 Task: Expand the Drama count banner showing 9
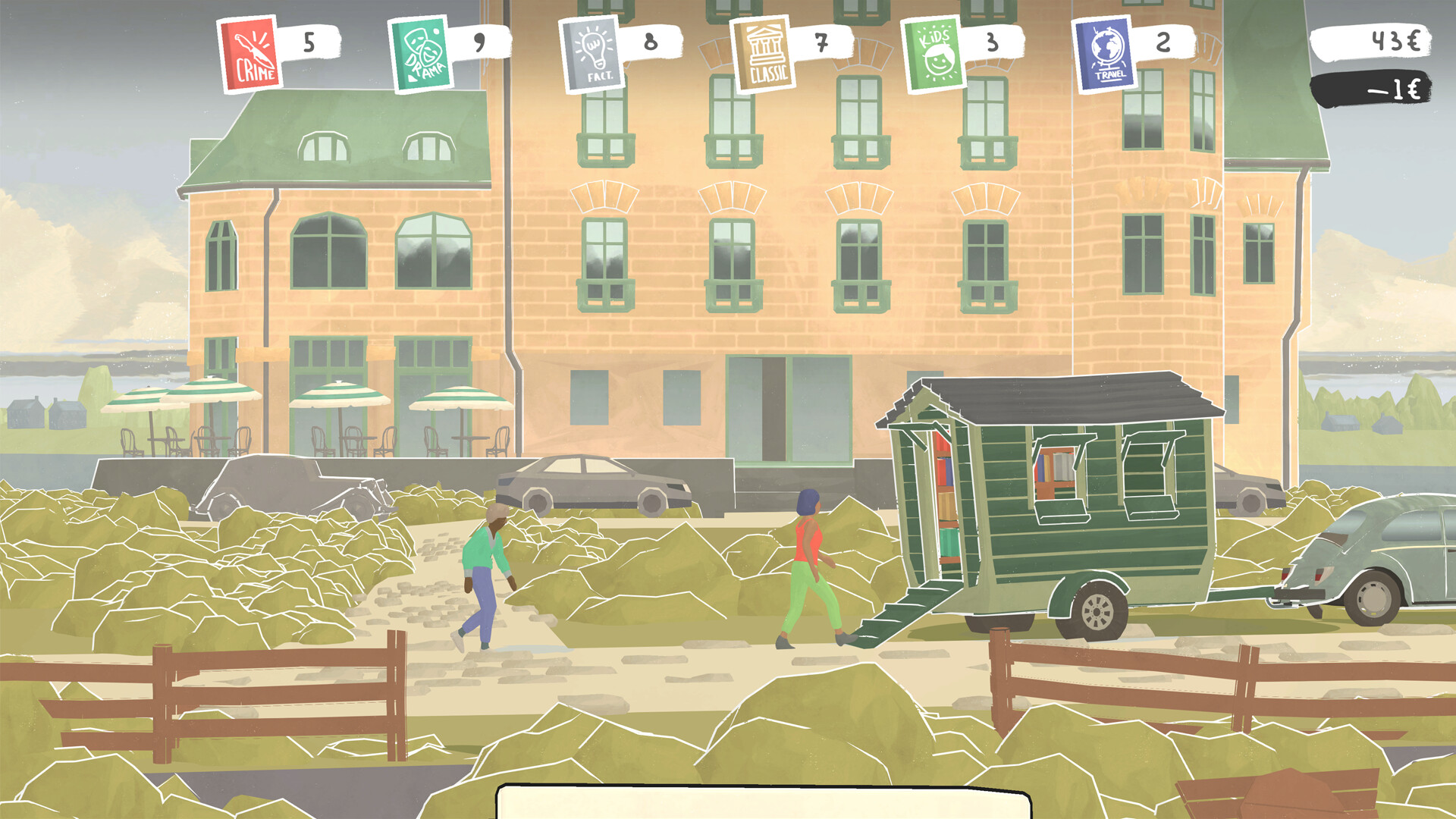(x=478, y=44)
